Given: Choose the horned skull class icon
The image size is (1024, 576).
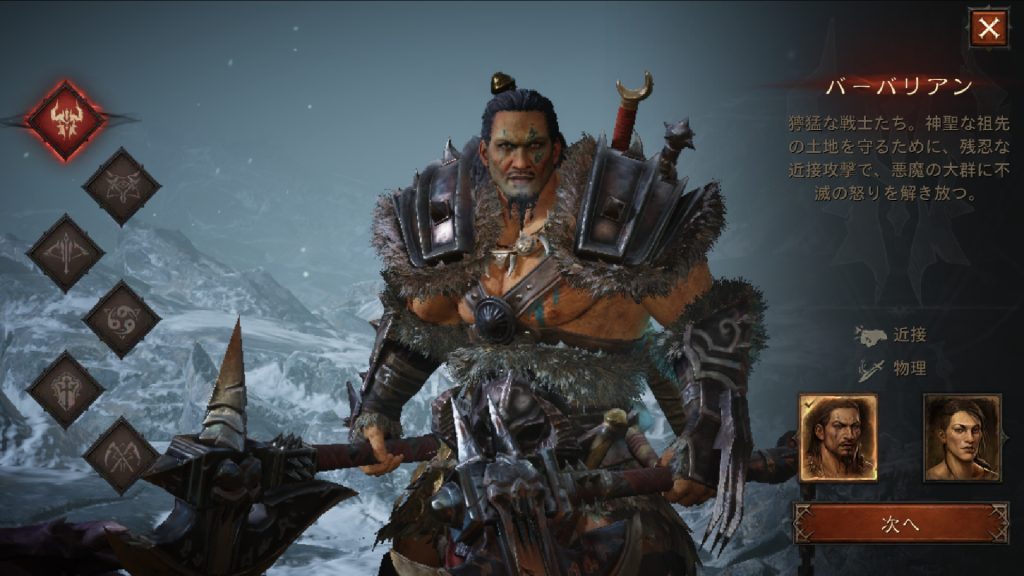Looking at the screenshot, I should click(x=121, y=187).
